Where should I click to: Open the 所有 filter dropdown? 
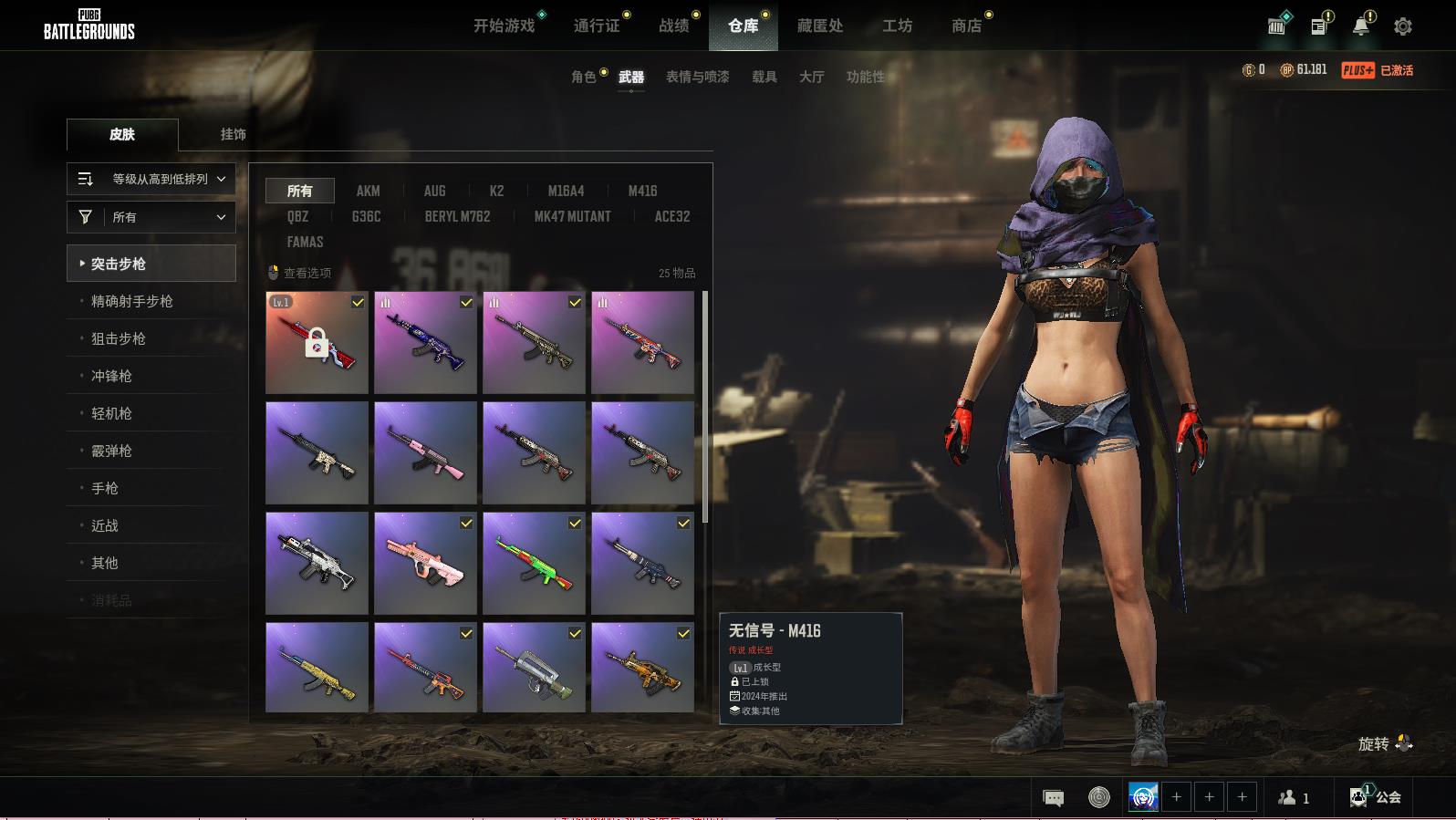pyautogui.click(x=151, y=217)
